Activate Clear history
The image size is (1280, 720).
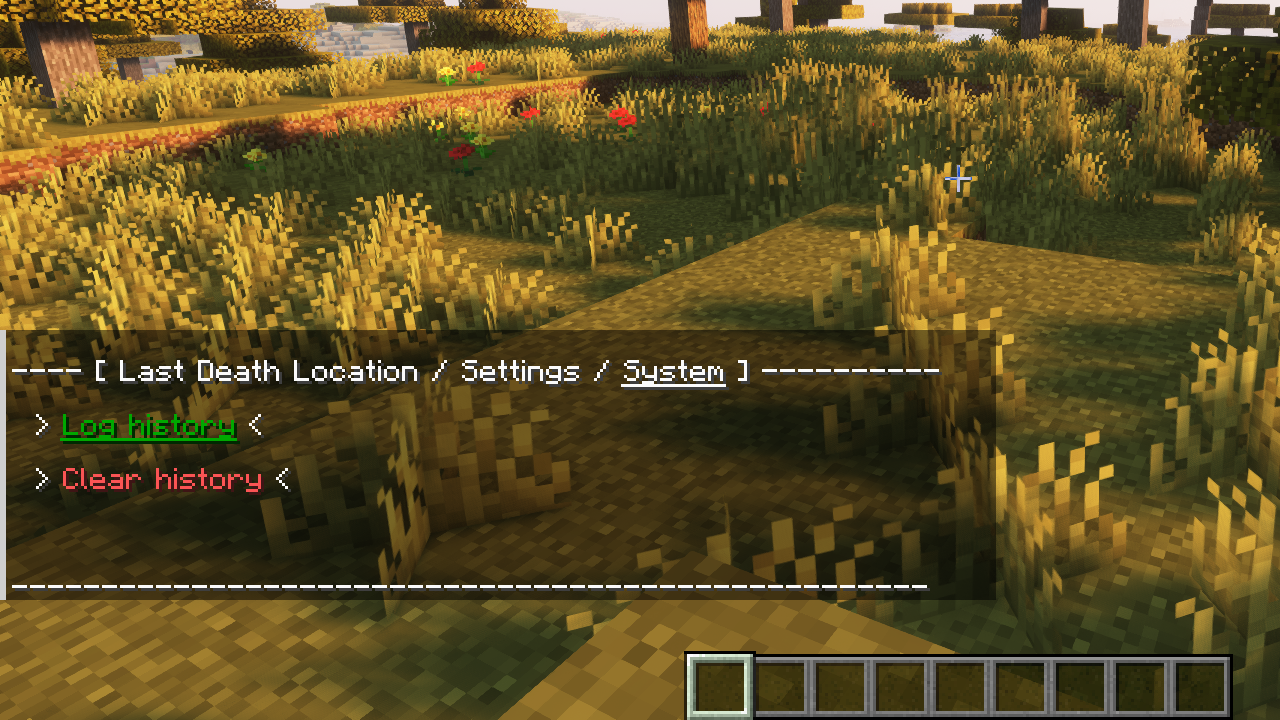pos(160,480)
